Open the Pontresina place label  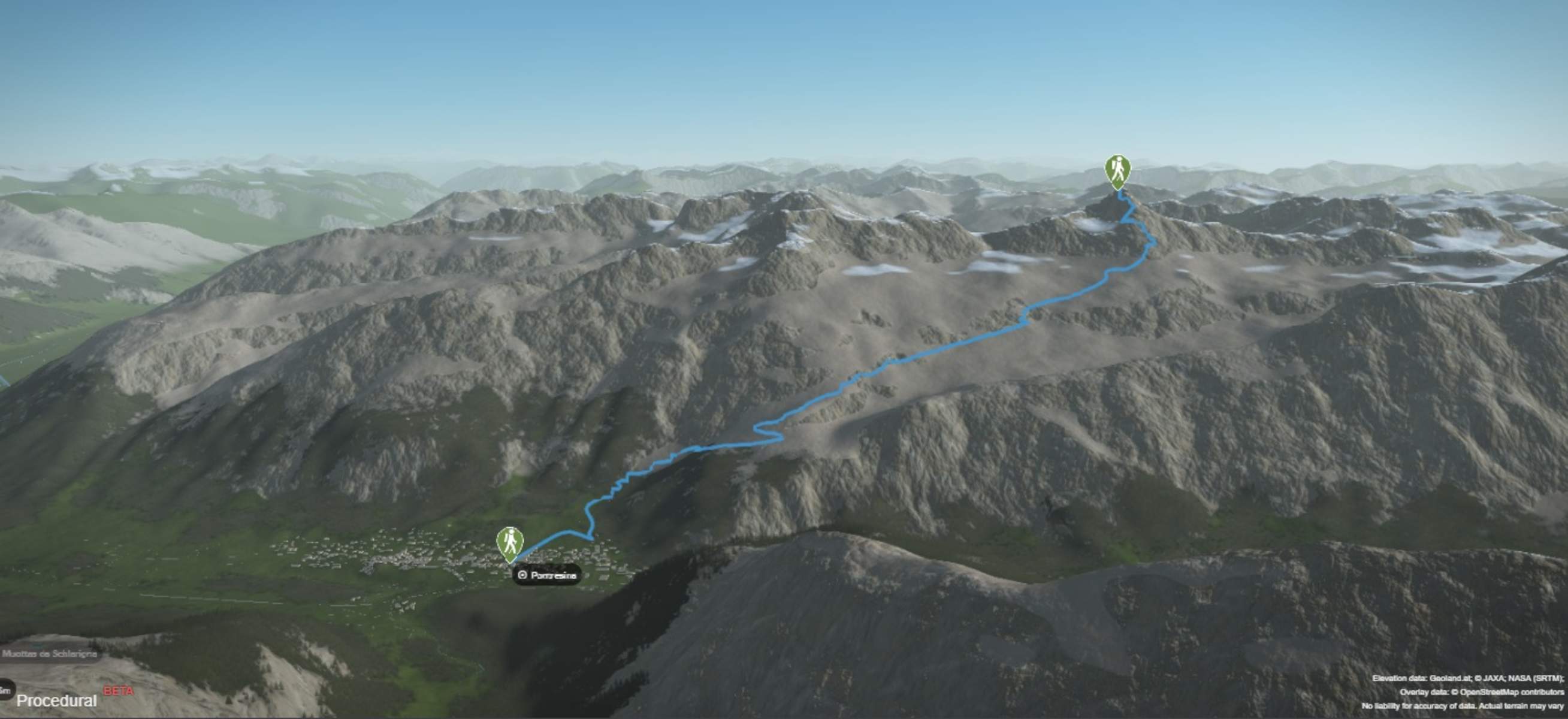547,575
